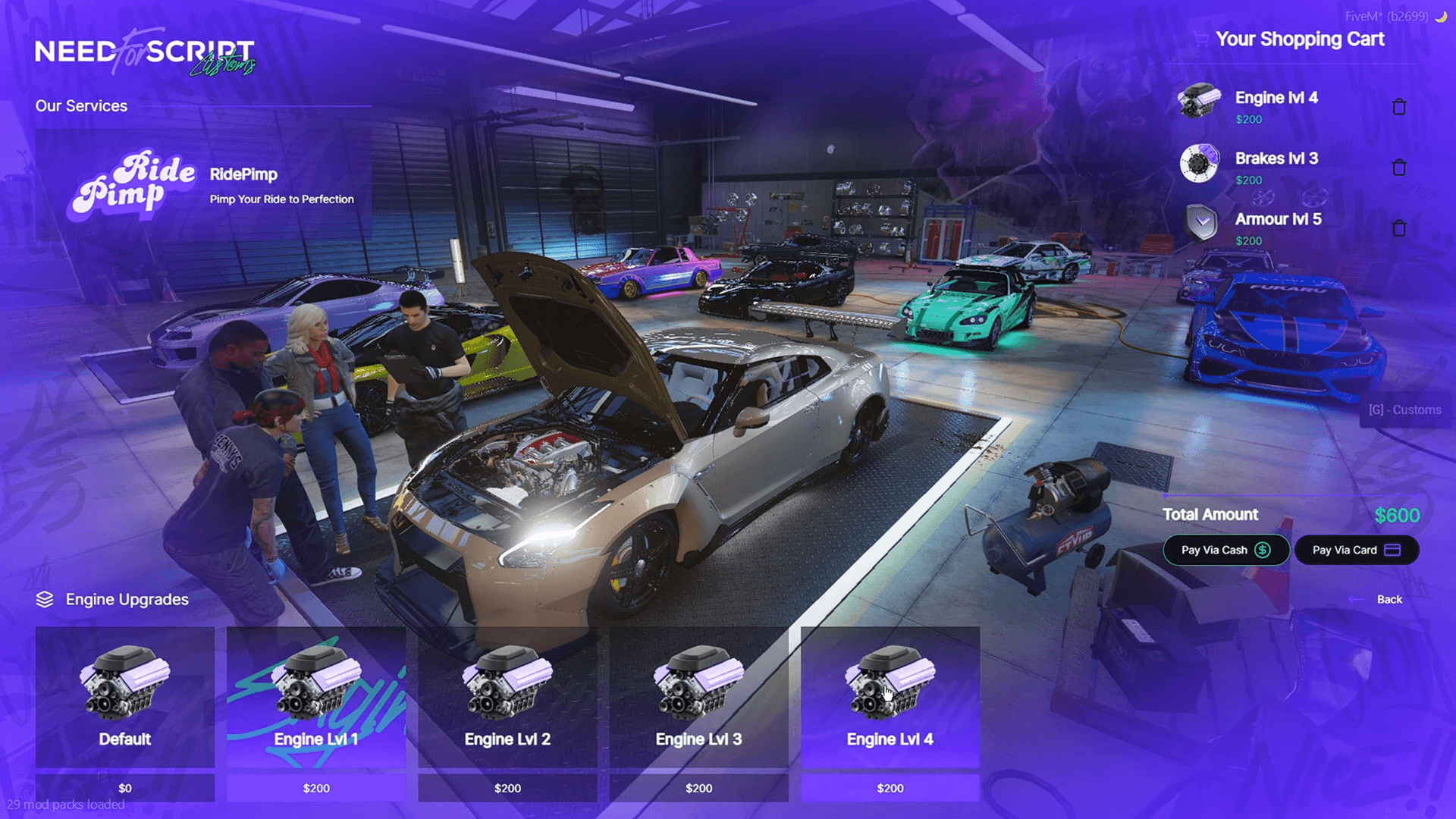Image resolution: width=1456 pixels, height=819 pixels.
Task: Pay the total using Pay Via Card
Action: (1357, 550)
